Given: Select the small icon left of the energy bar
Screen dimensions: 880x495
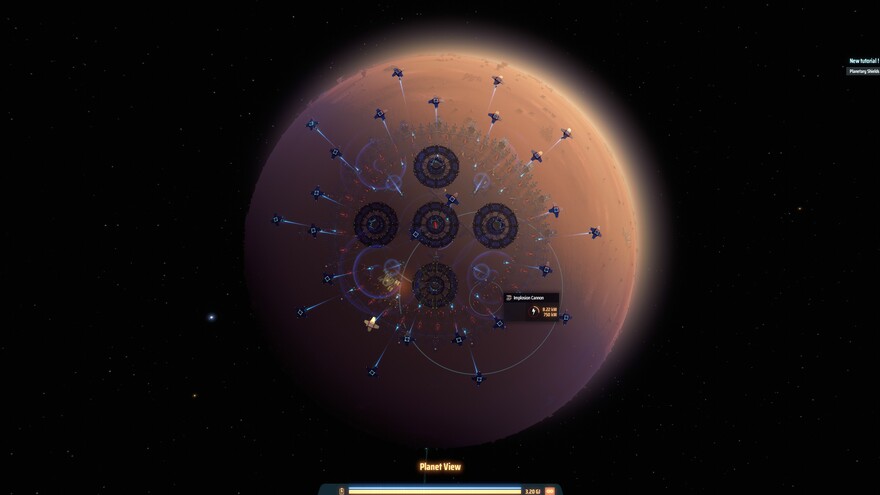Looking at the screenshot, I should [x=343, y=491].
